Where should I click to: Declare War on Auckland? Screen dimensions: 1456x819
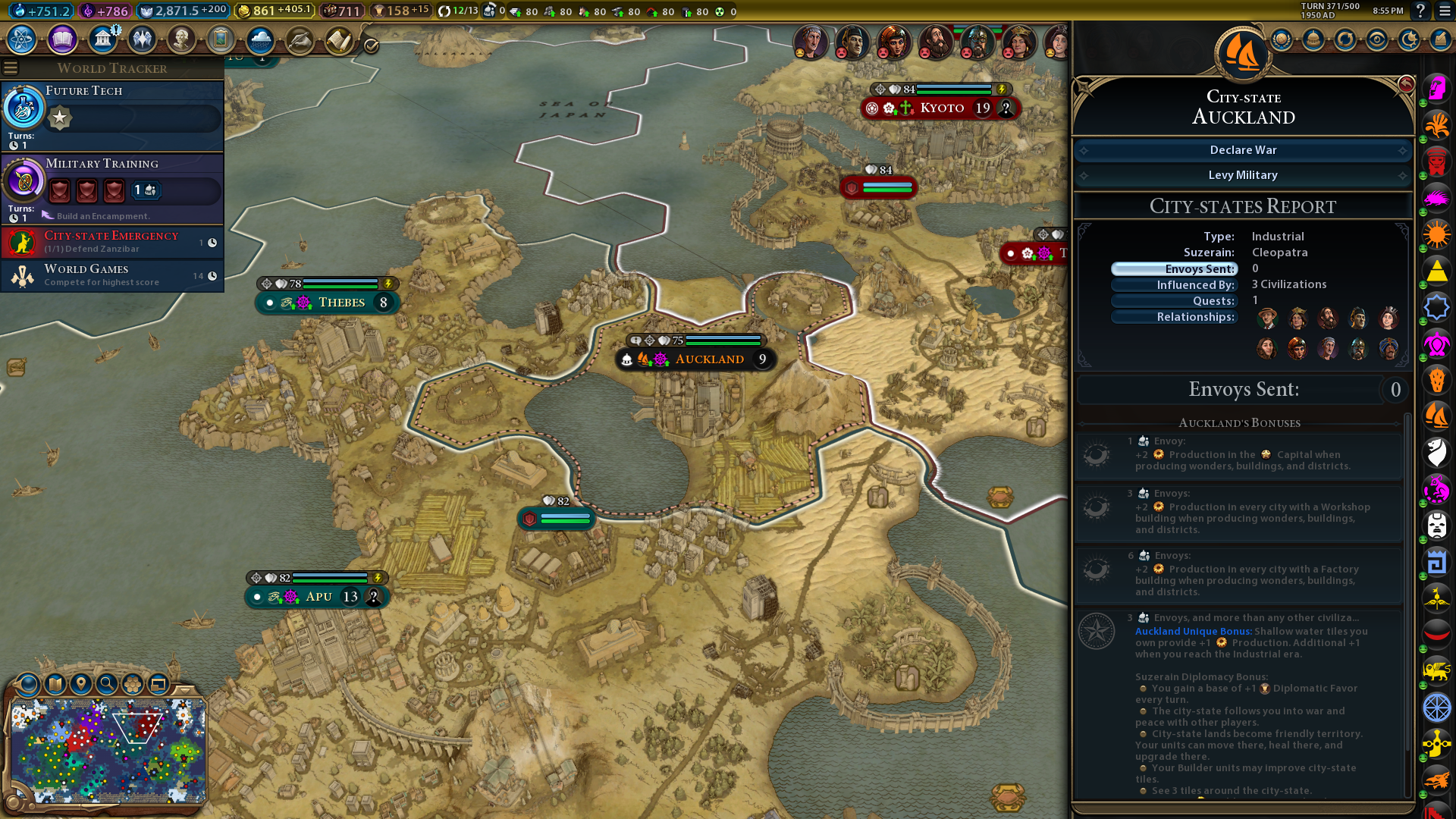1243,150
